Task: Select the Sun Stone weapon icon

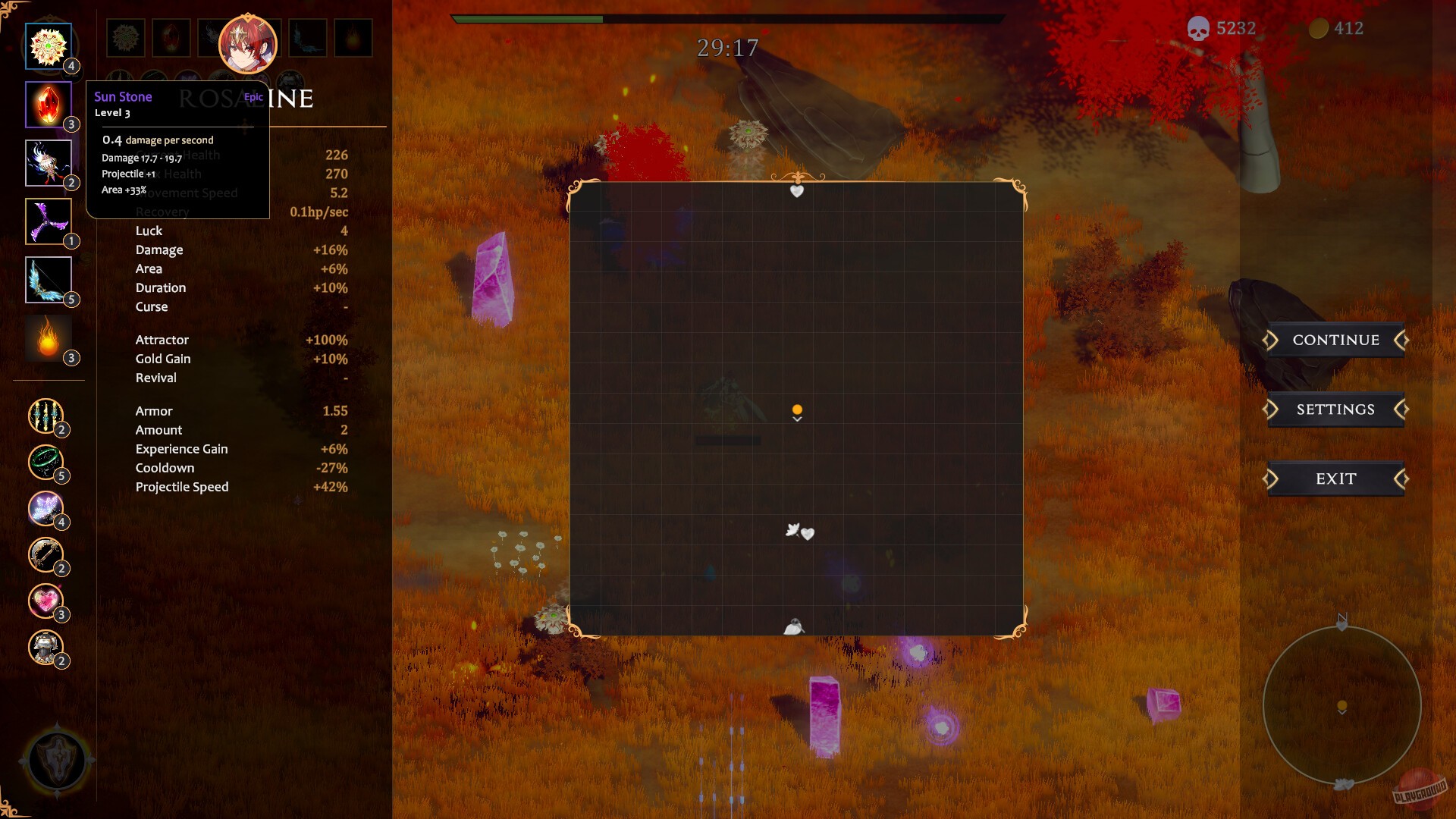Action: (x=49, y=45)
